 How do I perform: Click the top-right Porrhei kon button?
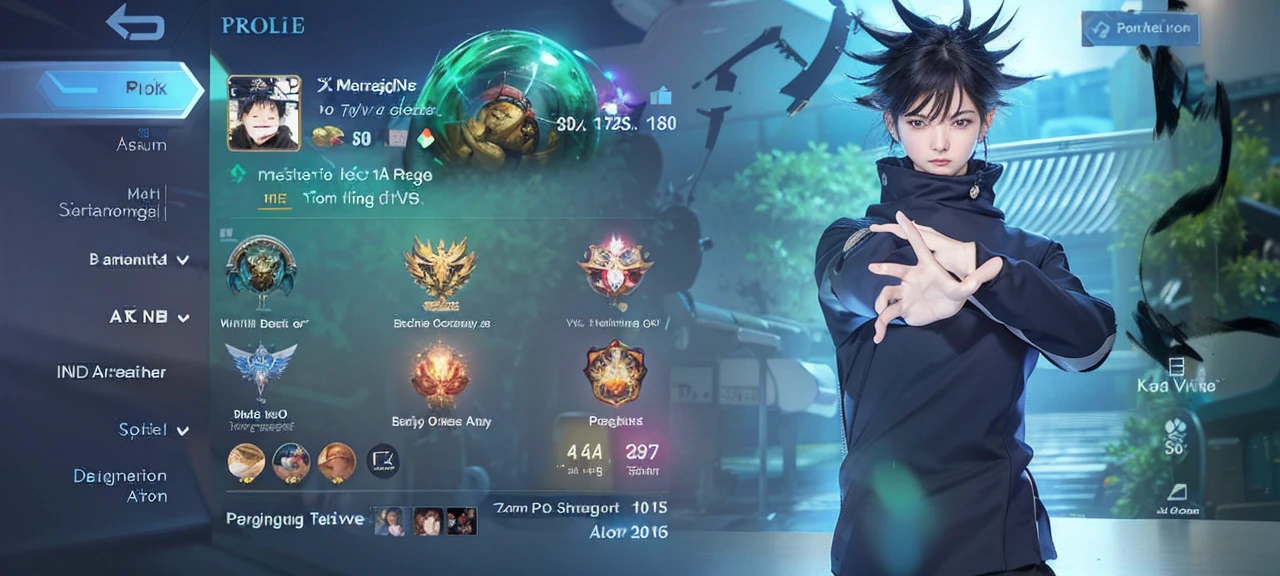pos(1140,28)
